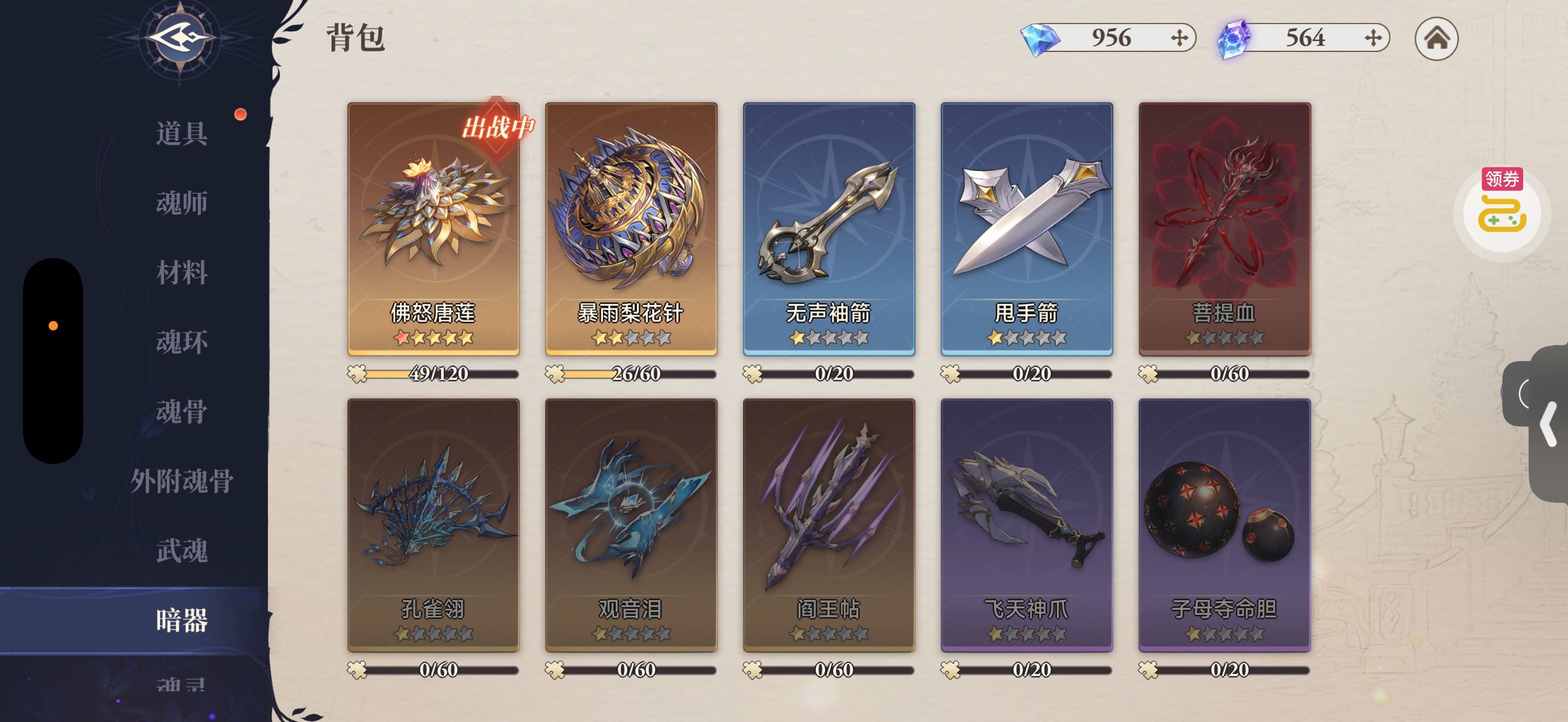The image size is (1568, 722).
Task: Choose the 武魂 category
Action: click(x=182, y=551)
